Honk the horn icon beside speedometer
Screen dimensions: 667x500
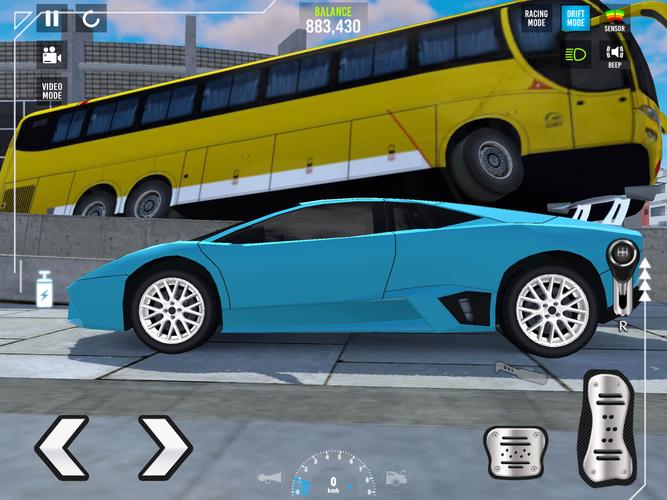[x=269, y=478]
